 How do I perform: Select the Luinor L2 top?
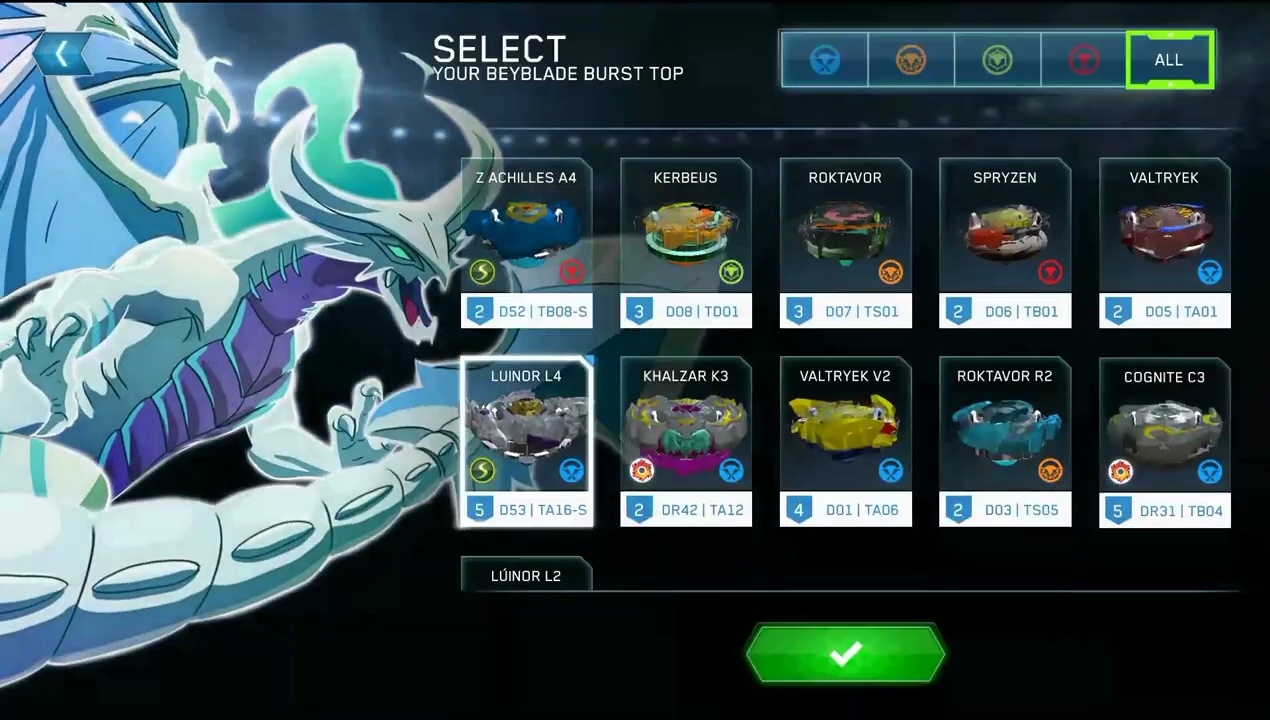(526, 575)
